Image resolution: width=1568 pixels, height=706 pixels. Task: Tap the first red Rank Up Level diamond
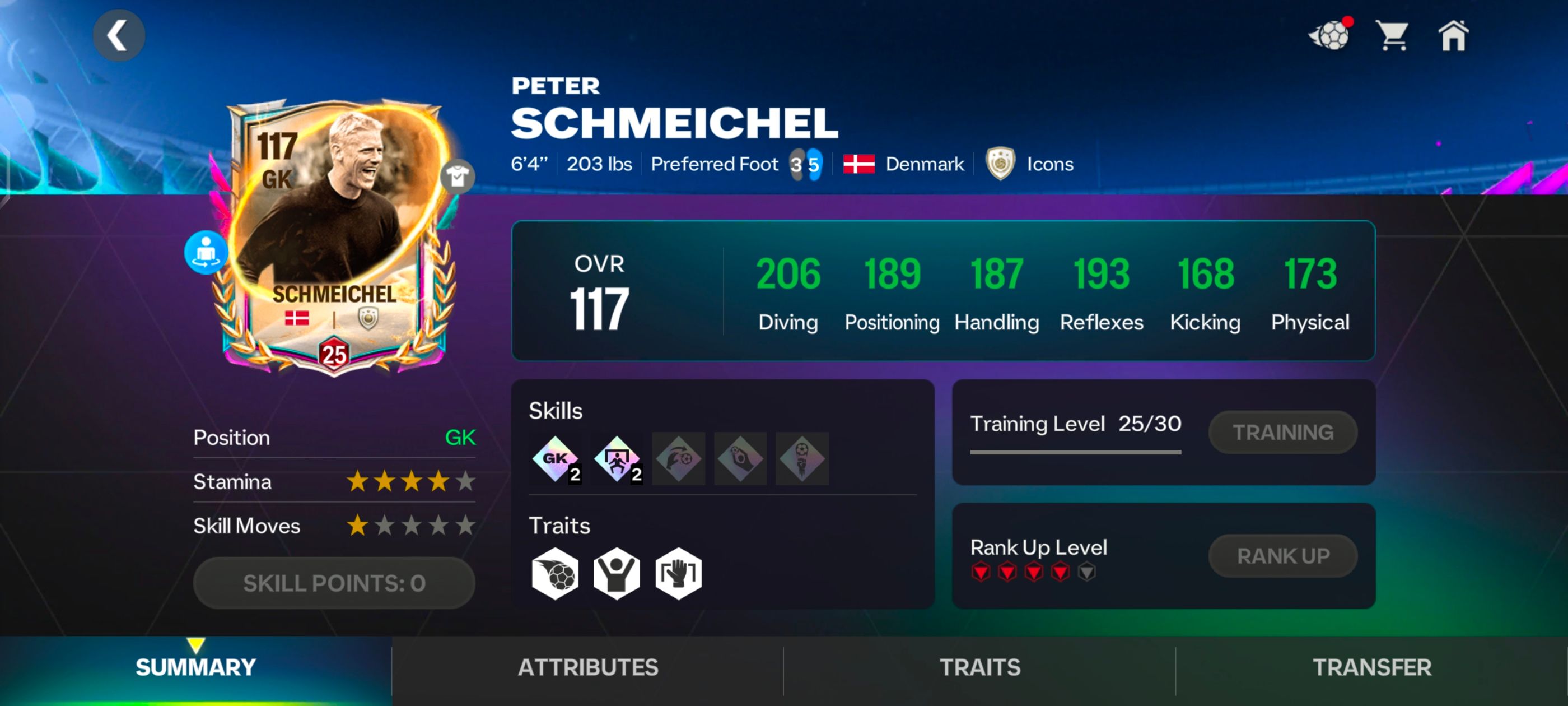(982, 572)
